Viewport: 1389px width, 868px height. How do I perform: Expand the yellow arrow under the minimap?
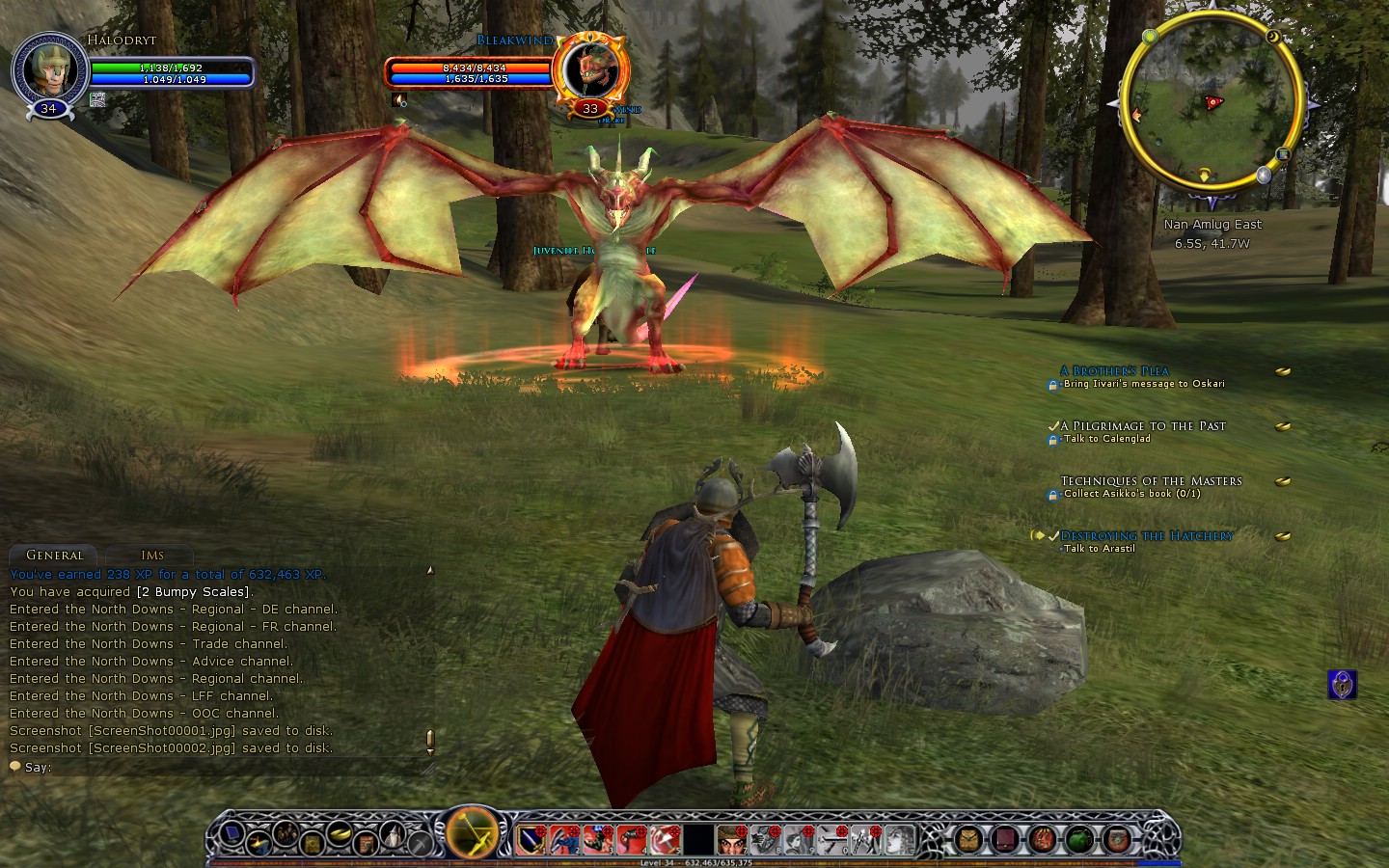(x=1204, y=176)
